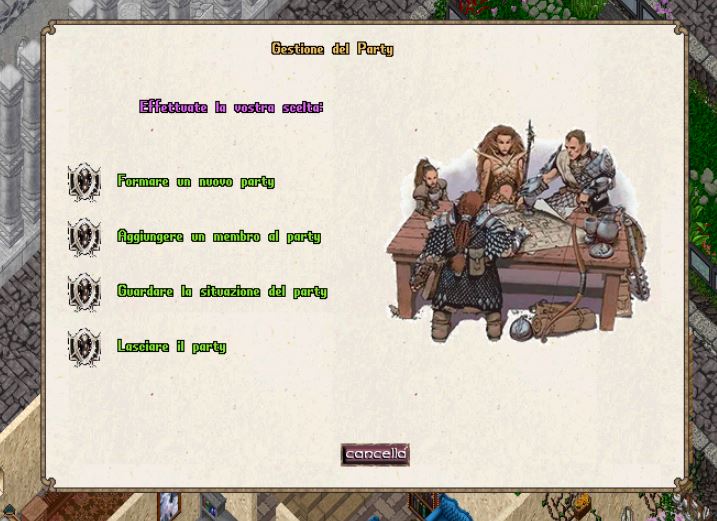
Task: Click the "cancella" button
Action: tap(375, 454)
